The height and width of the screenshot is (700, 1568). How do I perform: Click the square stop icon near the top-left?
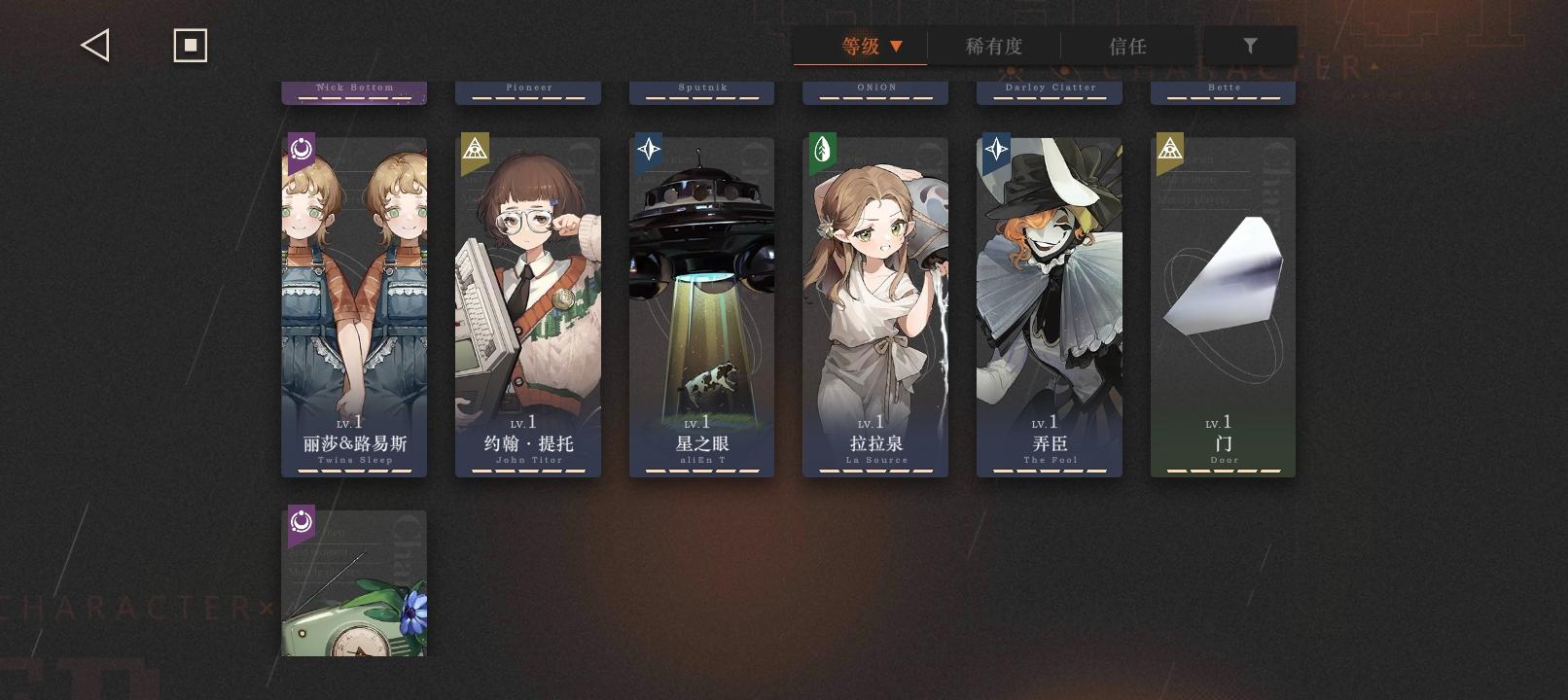click(190, 44)
